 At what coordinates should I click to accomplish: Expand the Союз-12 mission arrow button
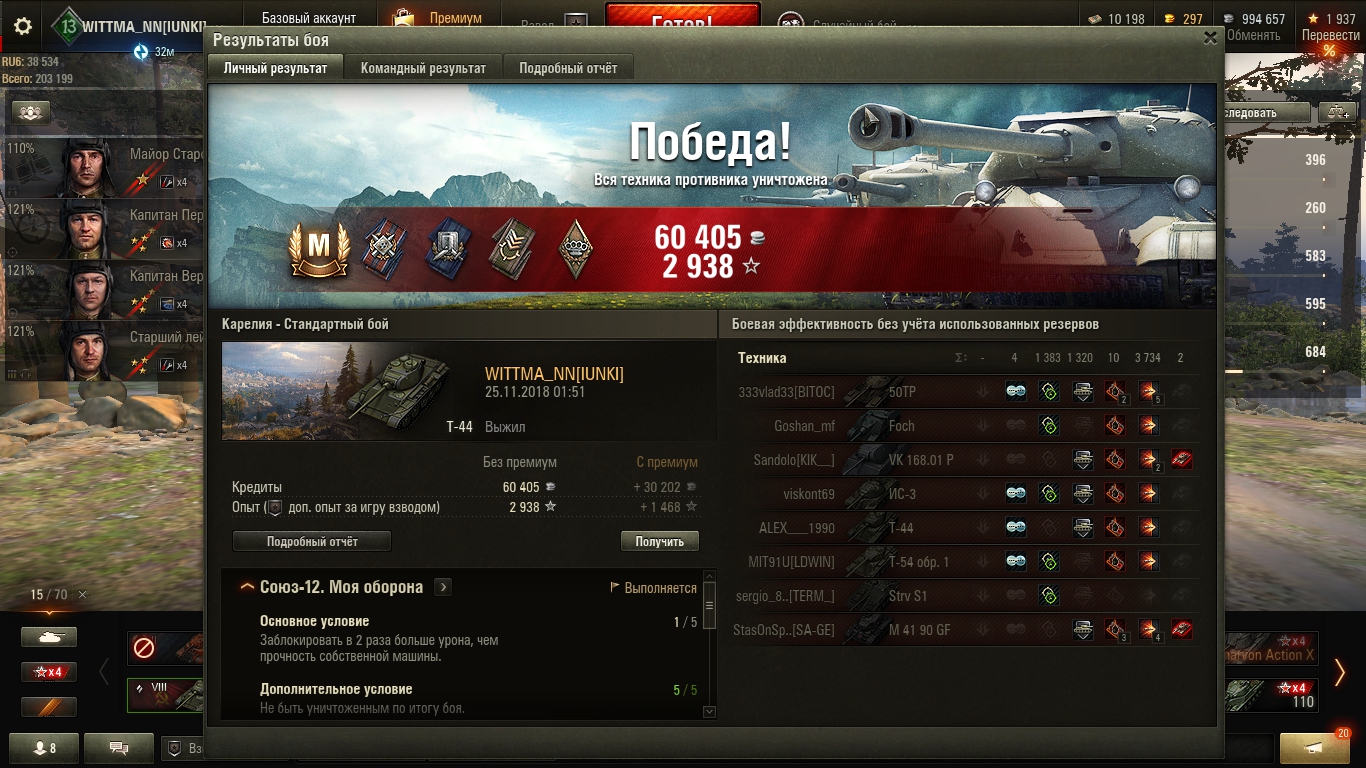pos(443,588)
